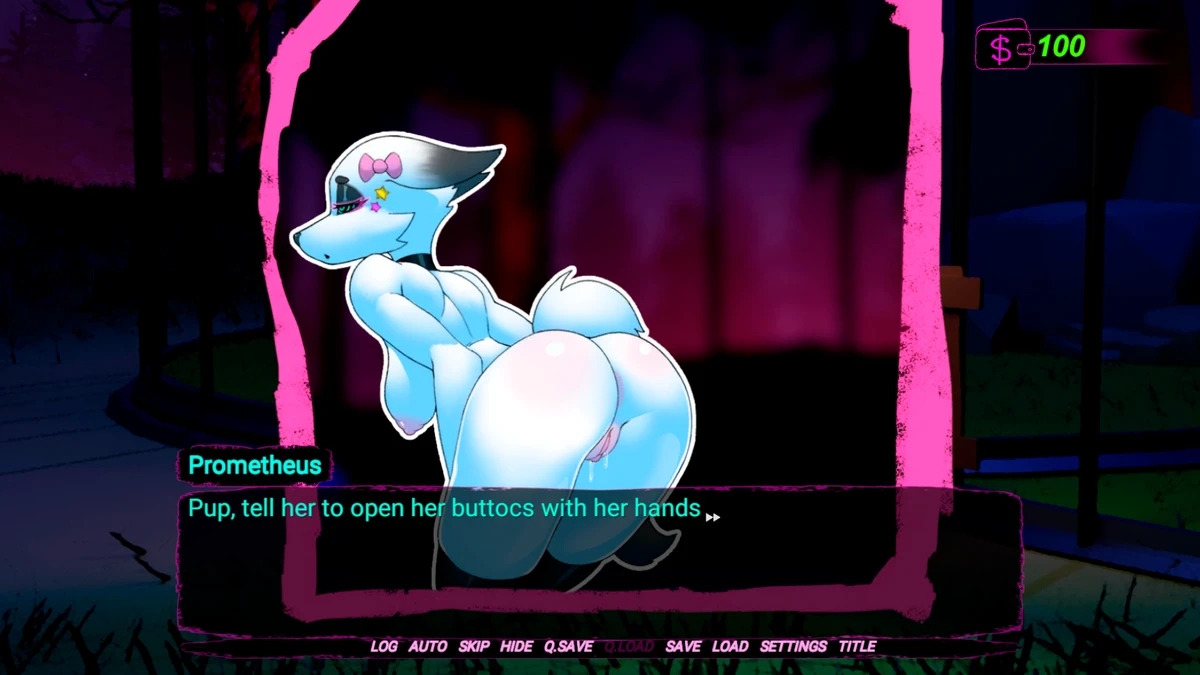Viewport: 1200px width, 675px height.
Task: Activate the SKIP button
Action: coord(474,646)
